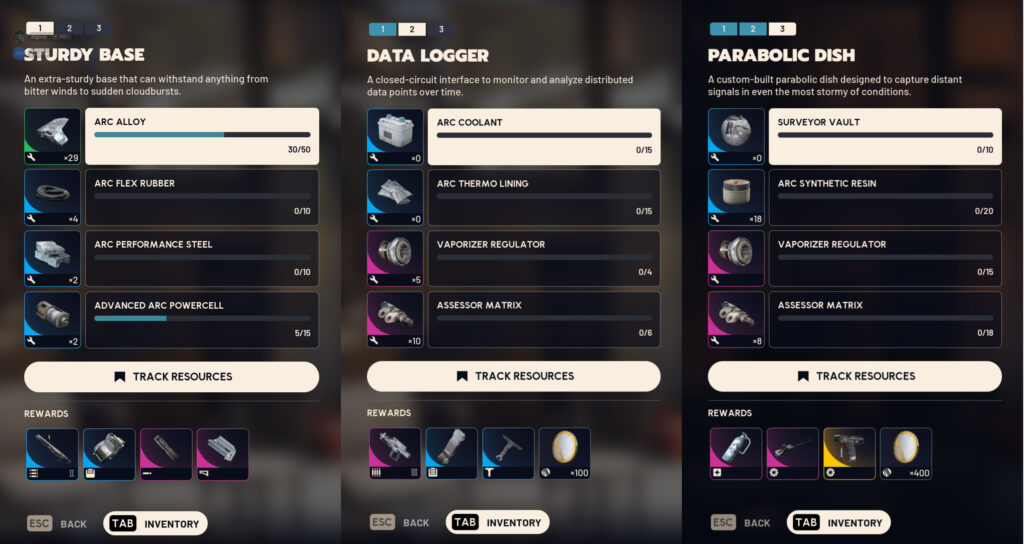1024x544 pixels.
Task: Click the ARC Alloy item icon
Action: (52, 136)
